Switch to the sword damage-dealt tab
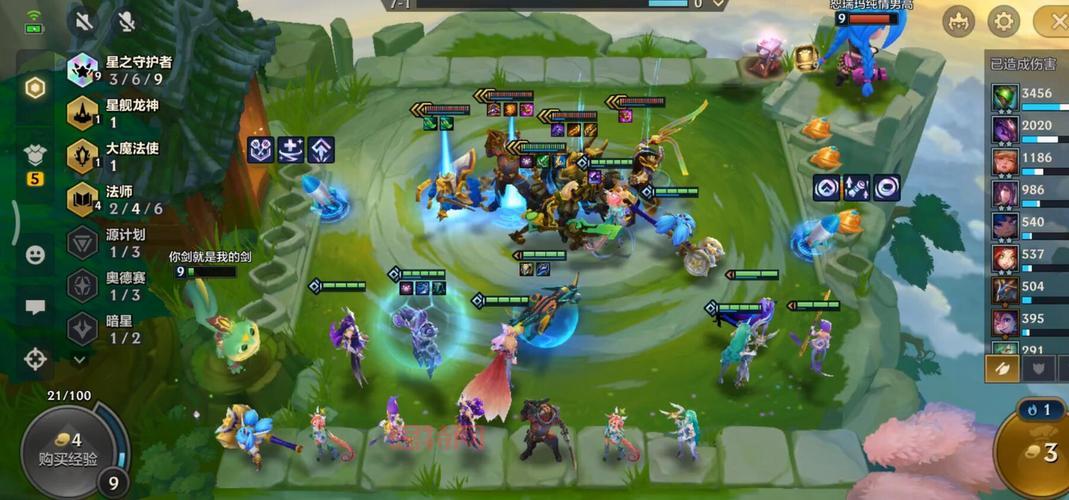 click(1002, 368)
